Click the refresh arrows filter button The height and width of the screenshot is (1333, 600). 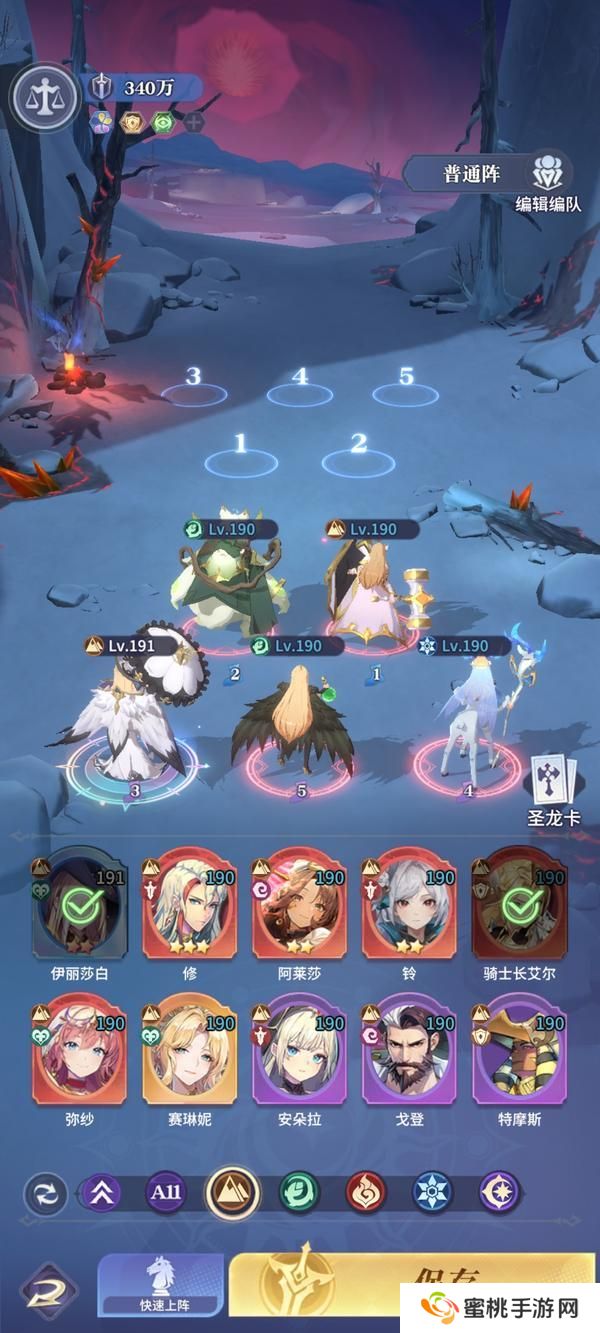pyautogui.click(x=46, y=1193)
